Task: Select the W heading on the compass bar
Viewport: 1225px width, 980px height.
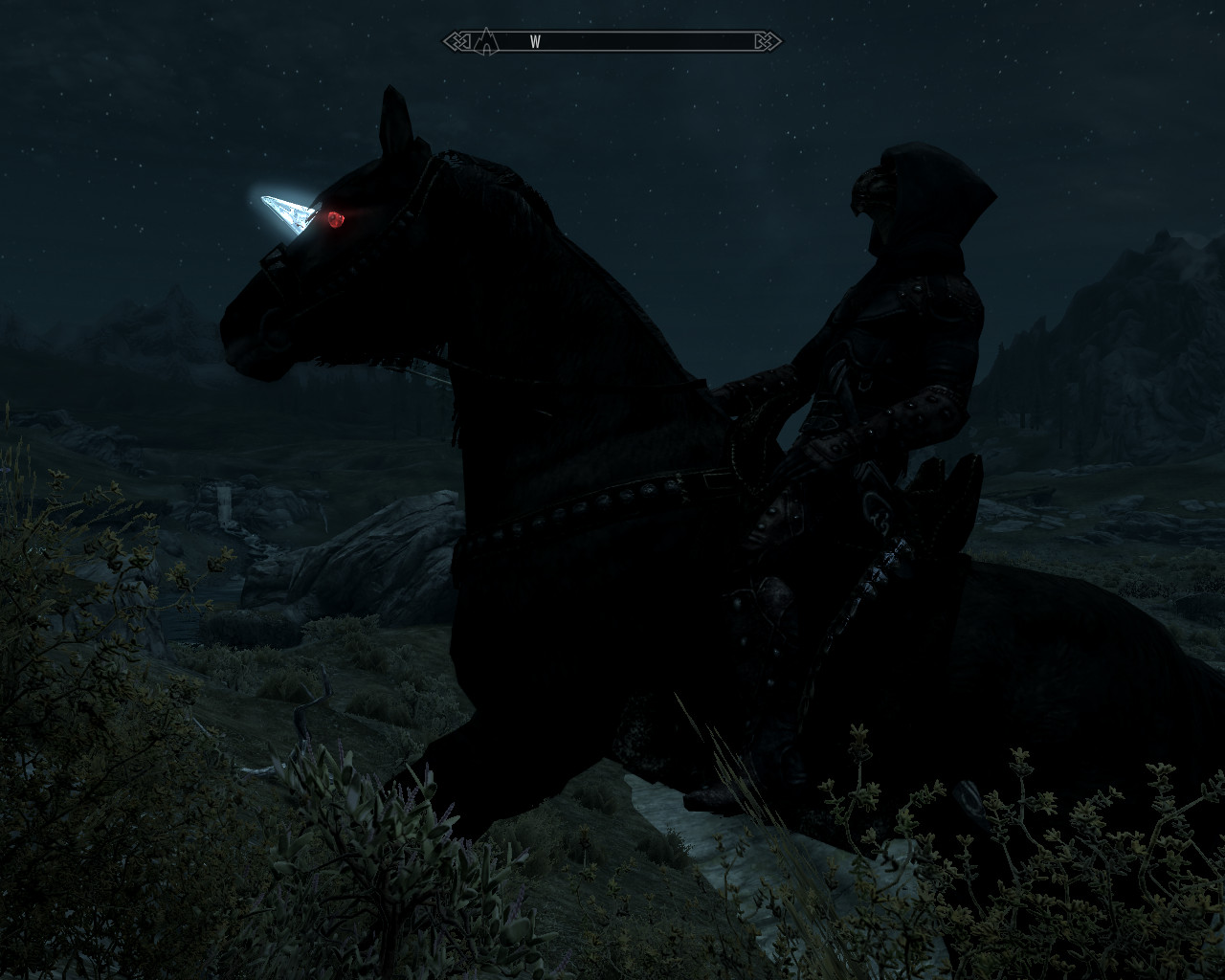Action: 535,41
